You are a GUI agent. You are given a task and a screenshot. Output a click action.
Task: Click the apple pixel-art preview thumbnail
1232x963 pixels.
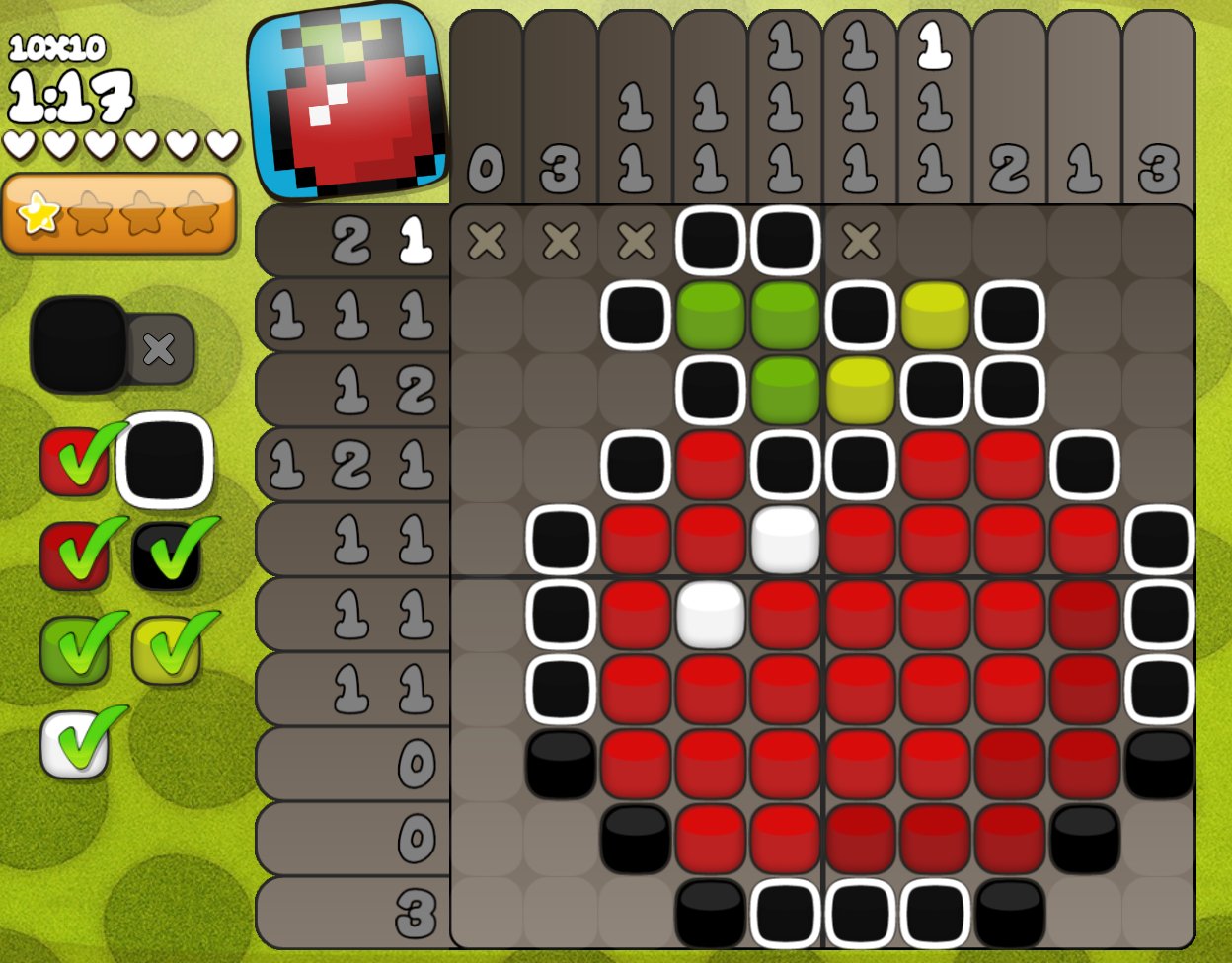[346, 102]
